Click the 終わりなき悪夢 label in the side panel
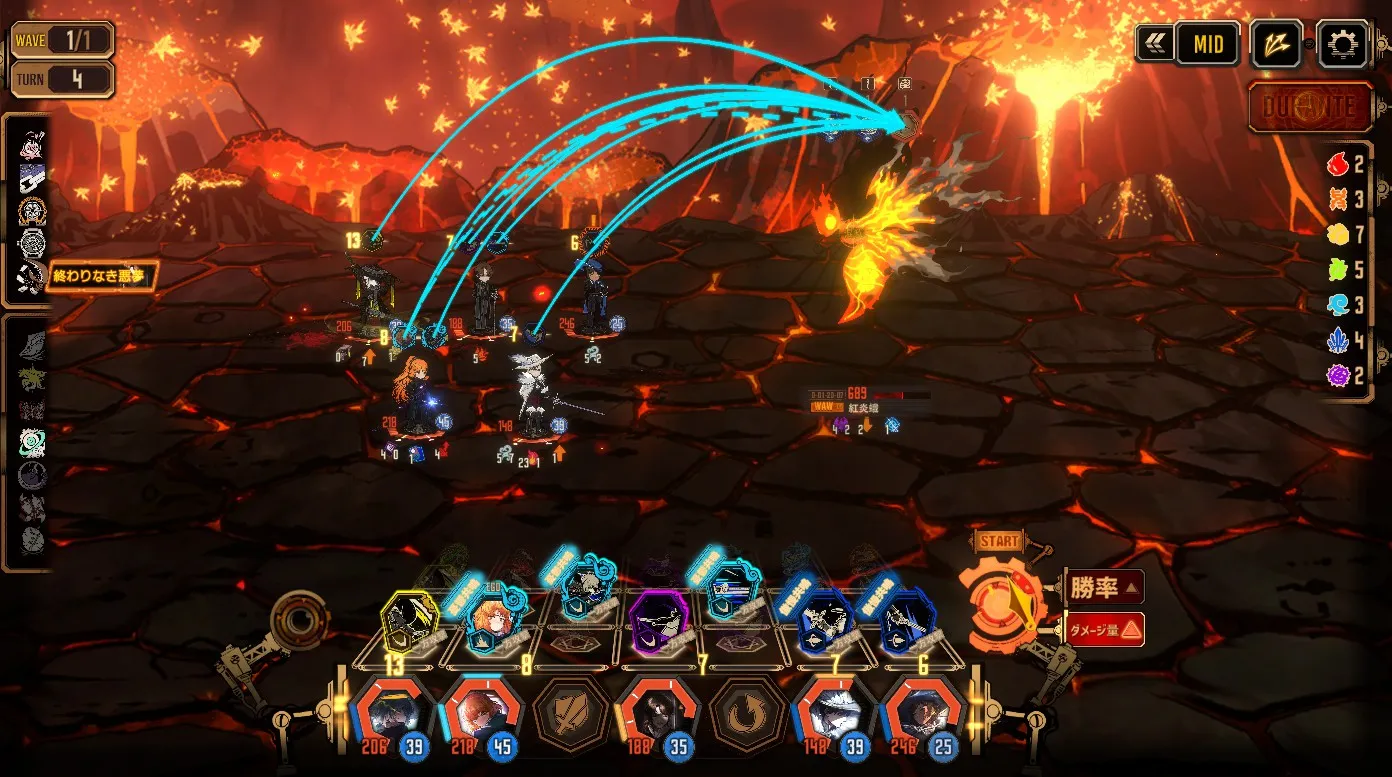Viewport: 1392px width, 777px height. click(x=100, y=274)
